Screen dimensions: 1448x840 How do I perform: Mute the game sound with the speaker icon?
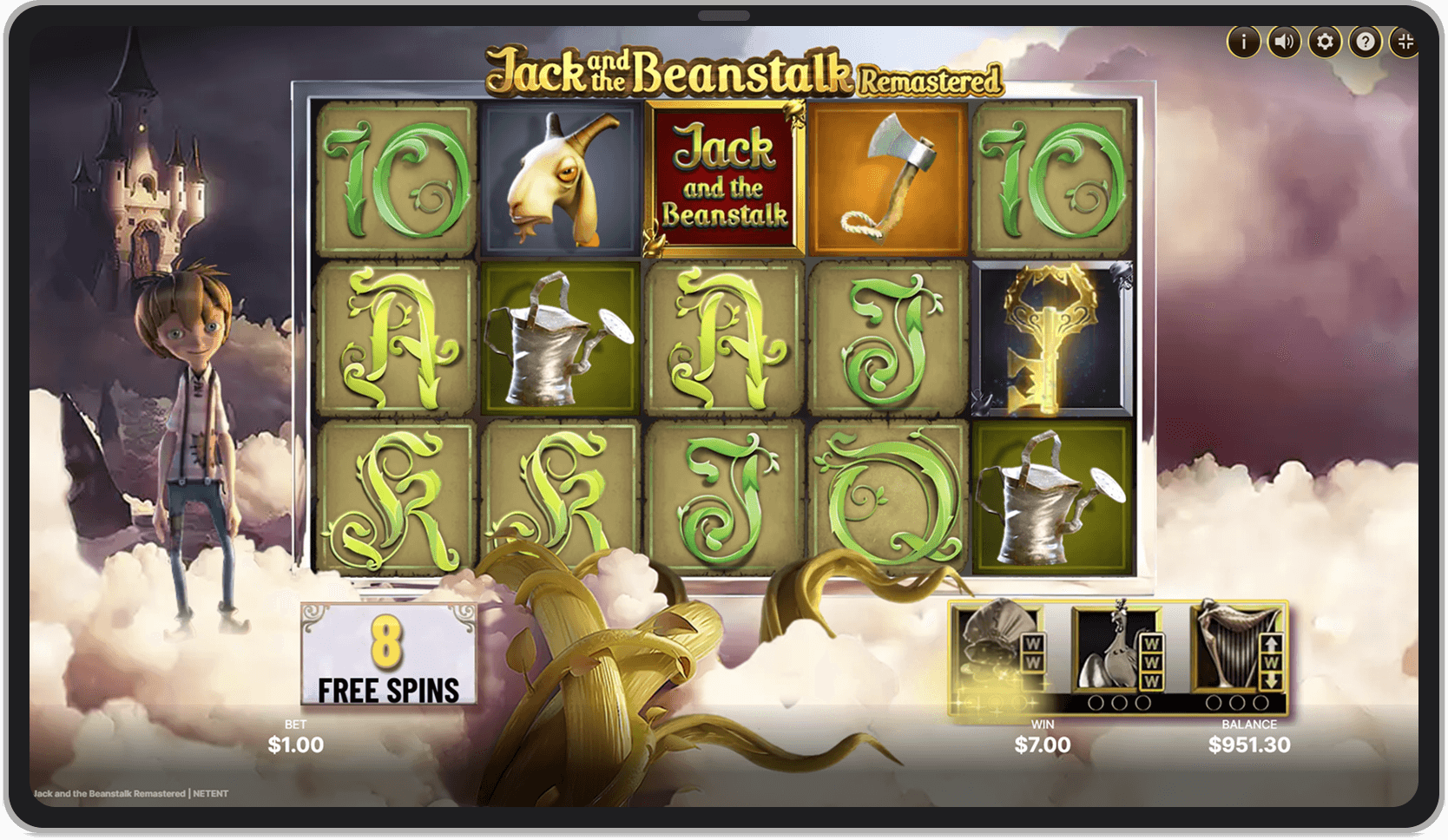point(1284,40)
